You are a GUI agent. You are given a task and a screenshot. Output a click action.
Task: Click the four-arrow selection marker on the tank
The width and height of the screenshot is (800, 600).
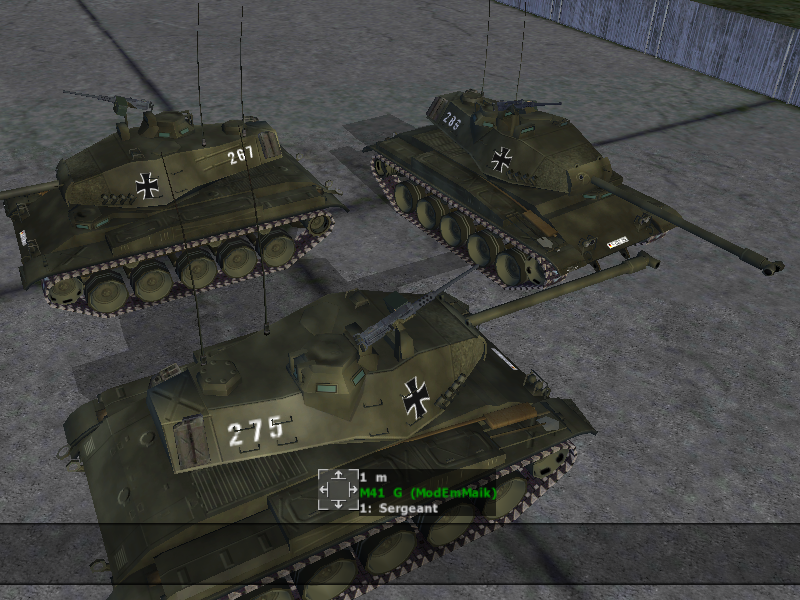click(338, 489)
